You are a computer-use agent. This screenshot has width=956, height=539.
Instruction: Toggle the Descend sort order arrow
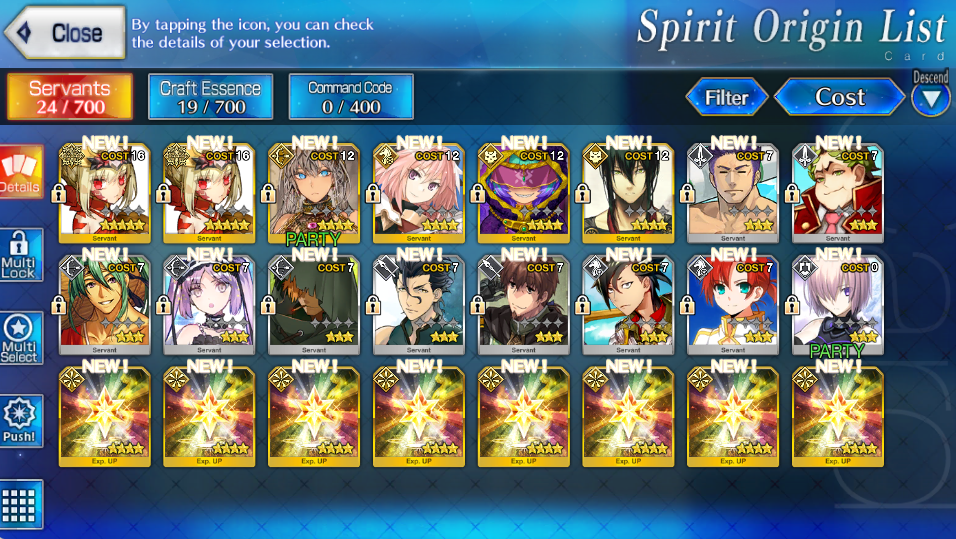click(931, 98)
